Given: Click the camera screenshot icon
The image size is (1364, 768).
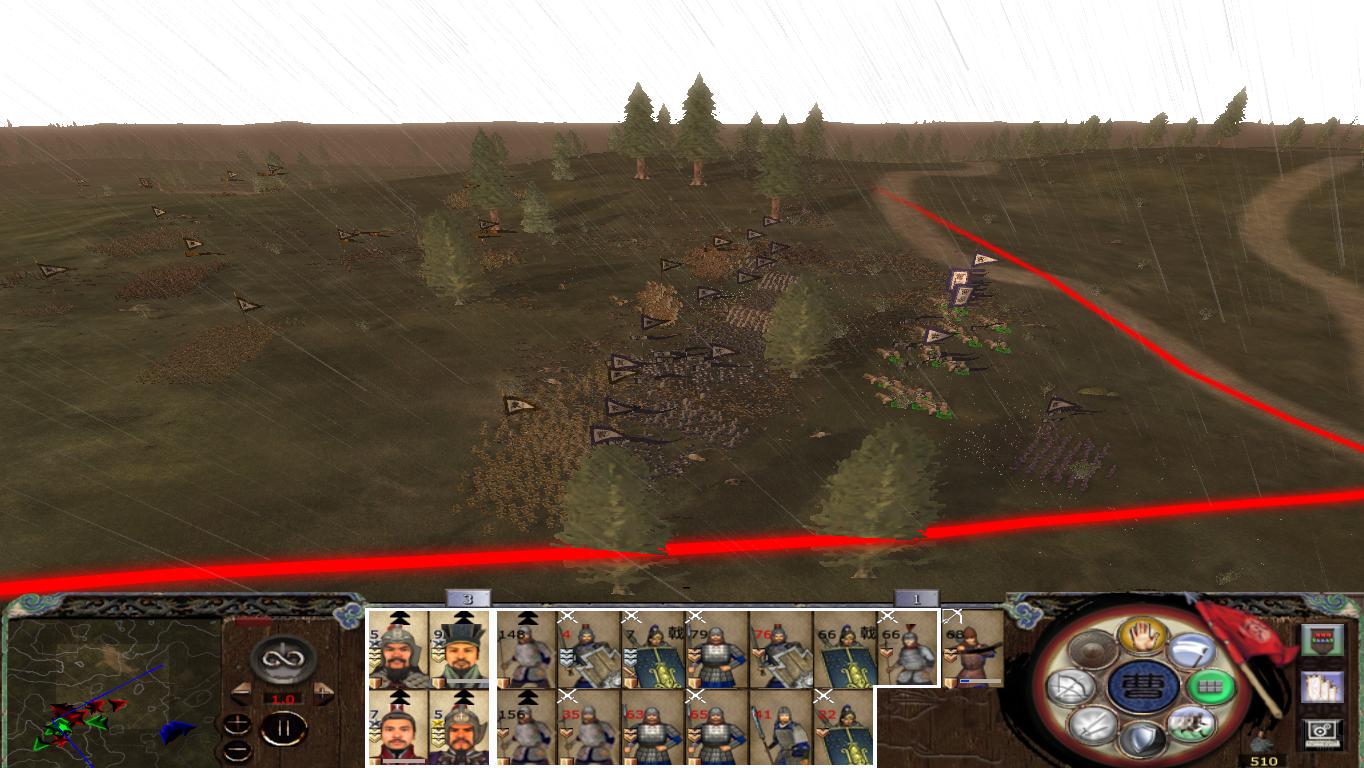Looking at the screenshot, I should (x=1322, y=732).
